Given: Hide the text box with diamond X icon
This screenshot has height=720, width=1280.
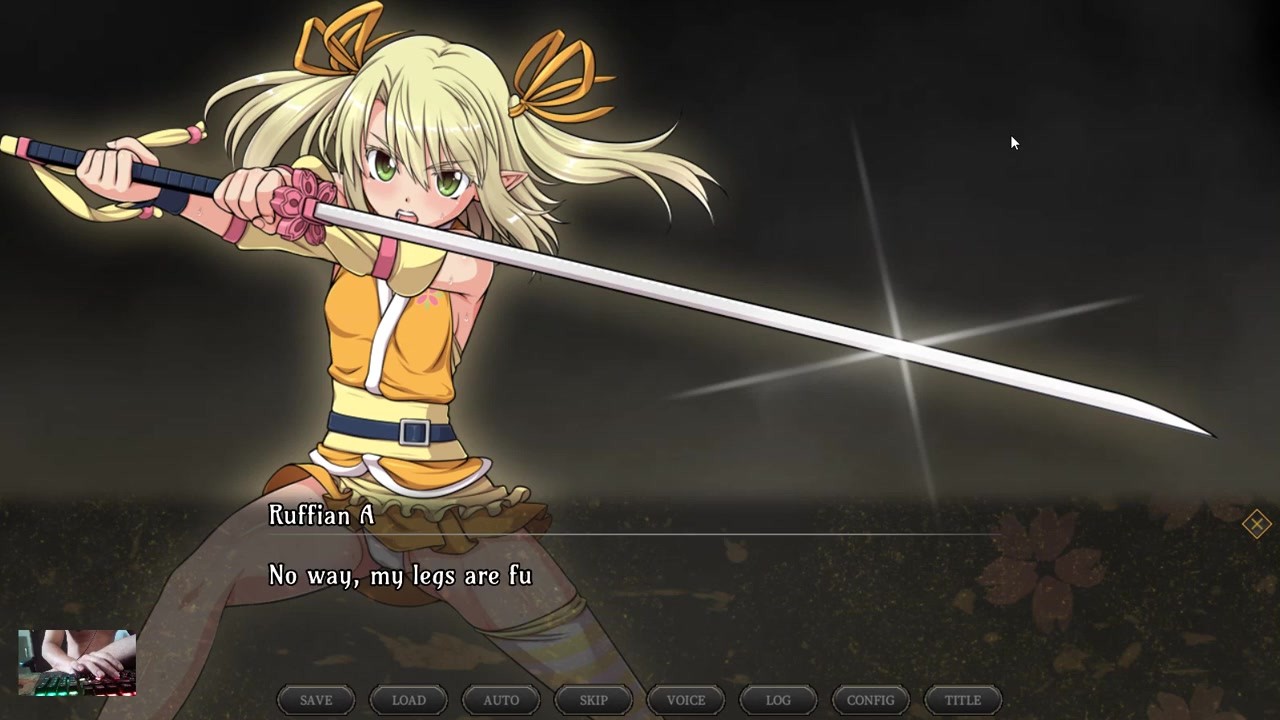Looking at the screenshot, I should pyautogui.click(x=1256, y=524).
